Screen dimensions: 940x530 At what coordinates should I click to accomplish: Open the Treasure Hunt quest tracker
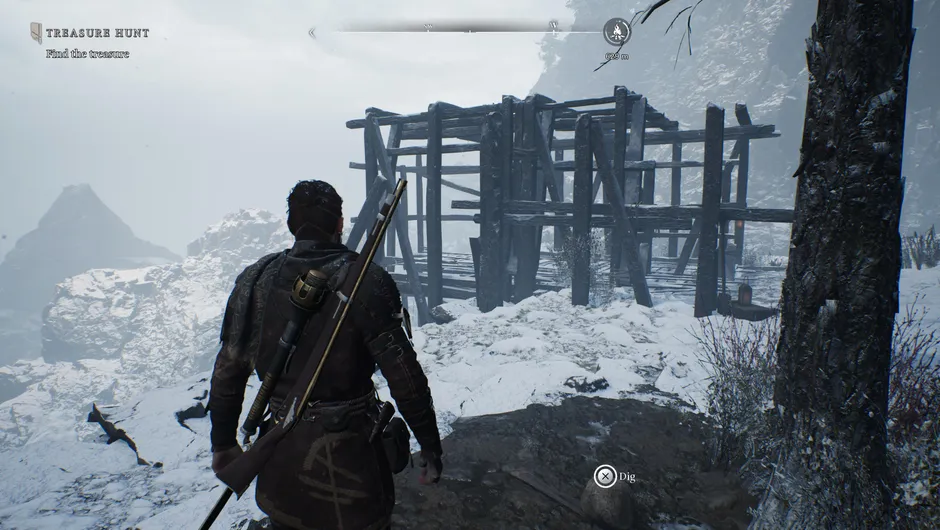97,33
